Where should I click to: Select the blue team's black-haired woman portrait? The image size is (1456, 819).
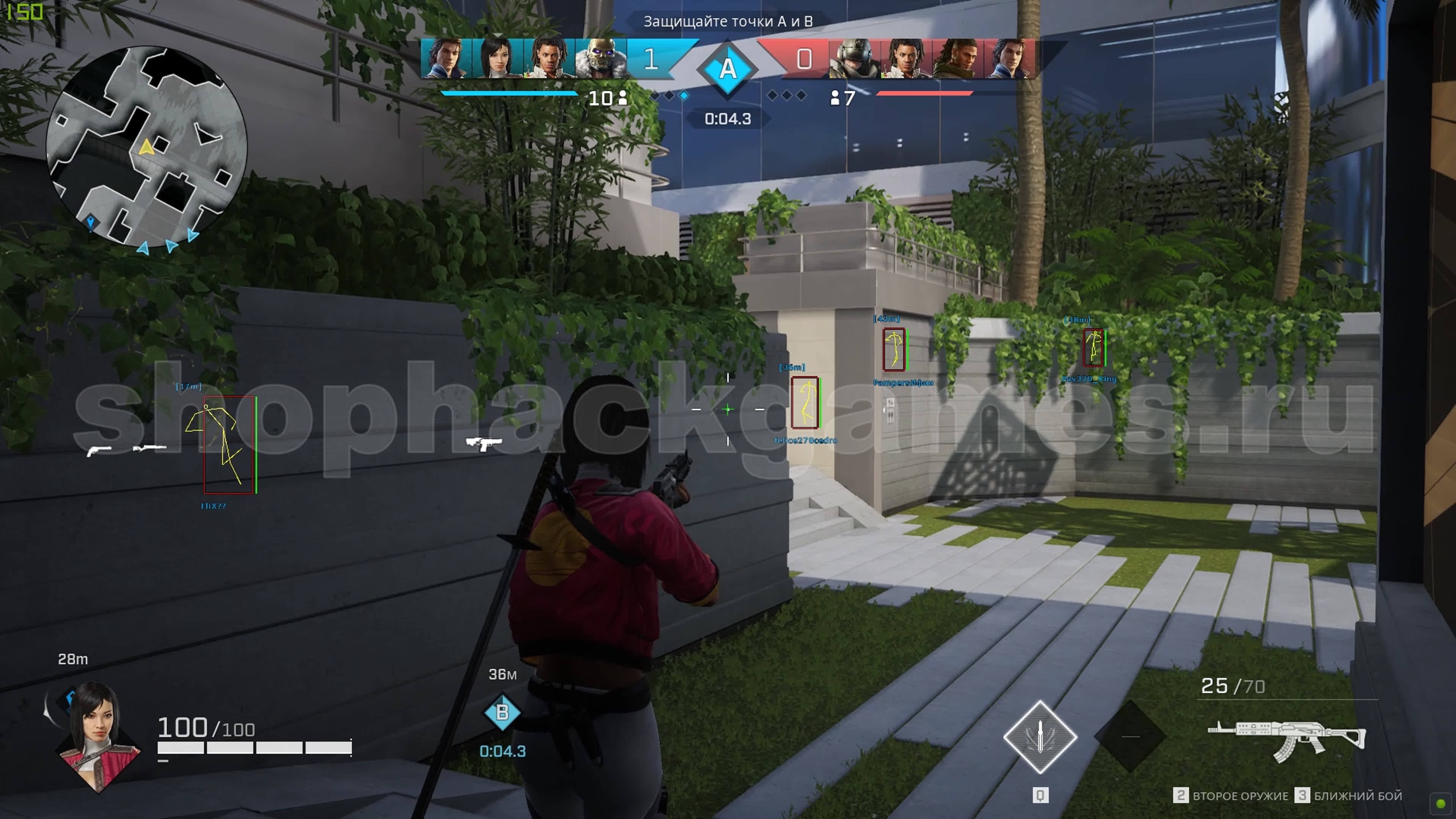tap(496, 58)
